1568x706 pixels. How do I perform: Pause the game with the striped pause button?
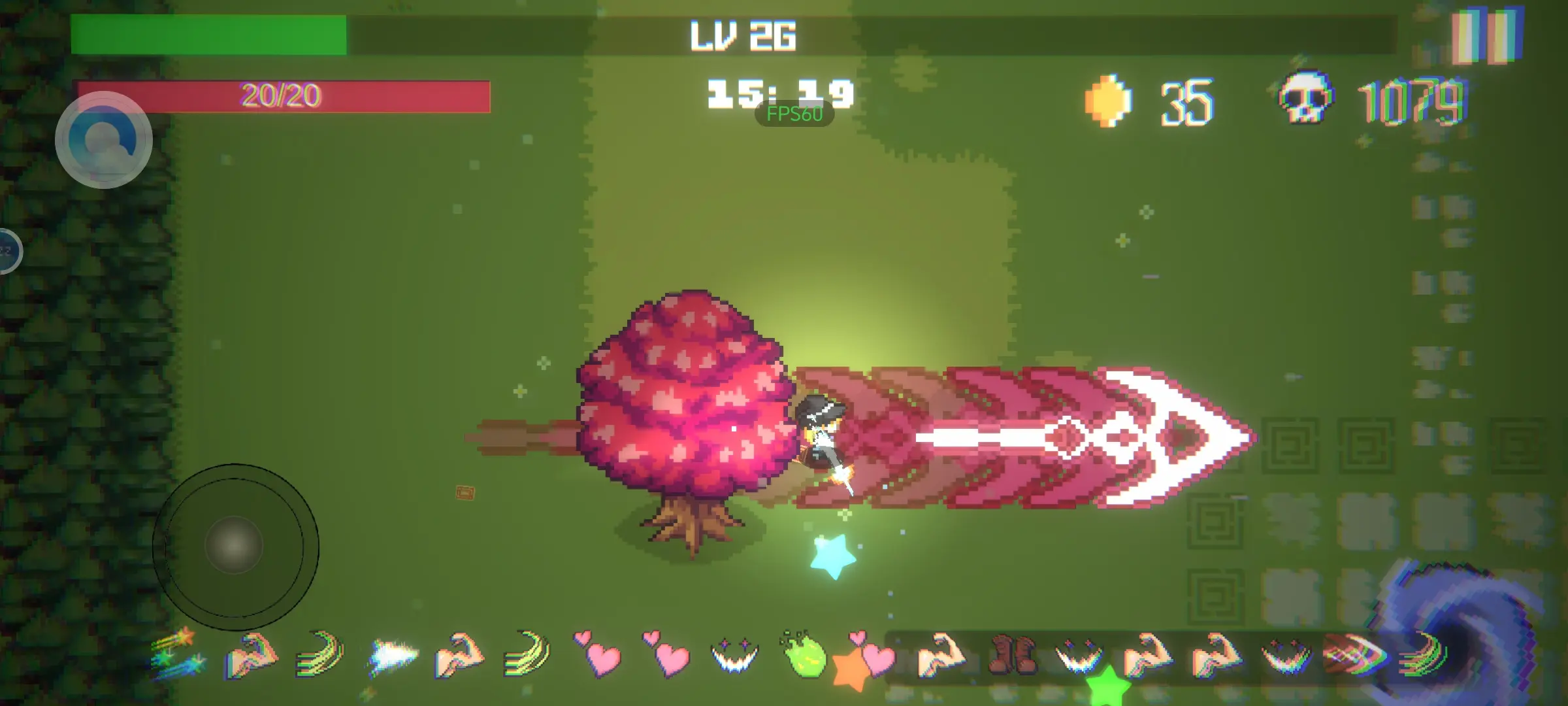click(x=1487, y=36)
